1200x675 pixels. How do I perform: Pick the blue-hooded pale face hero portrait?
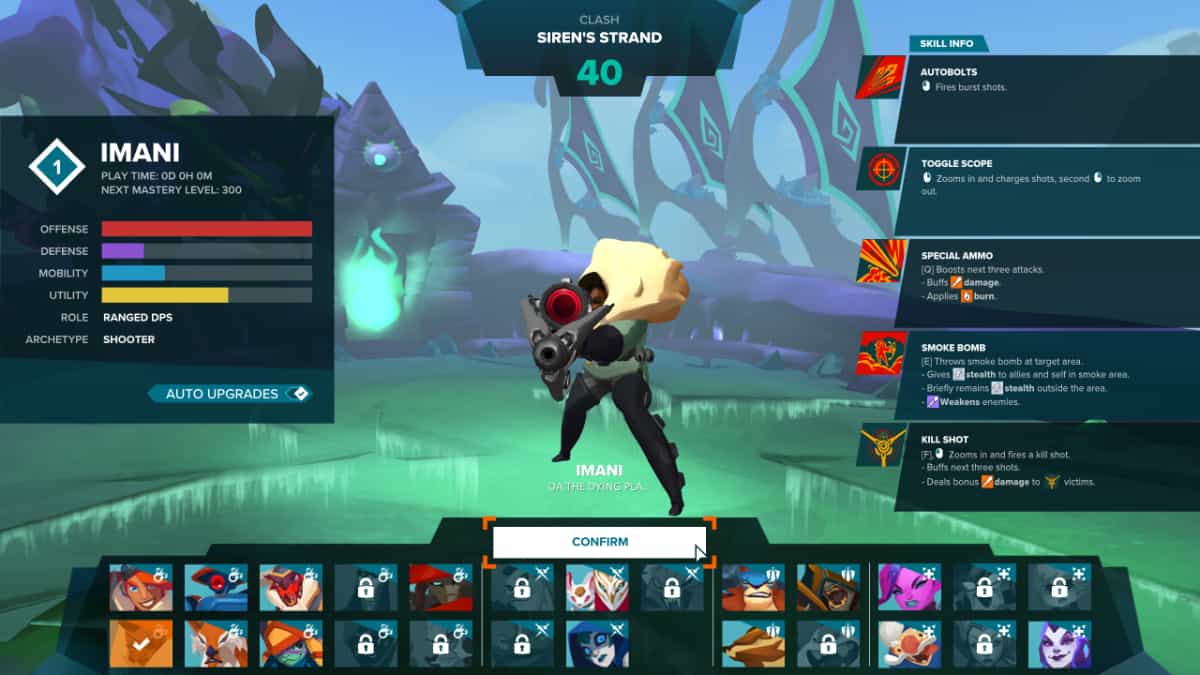(597, 643)
